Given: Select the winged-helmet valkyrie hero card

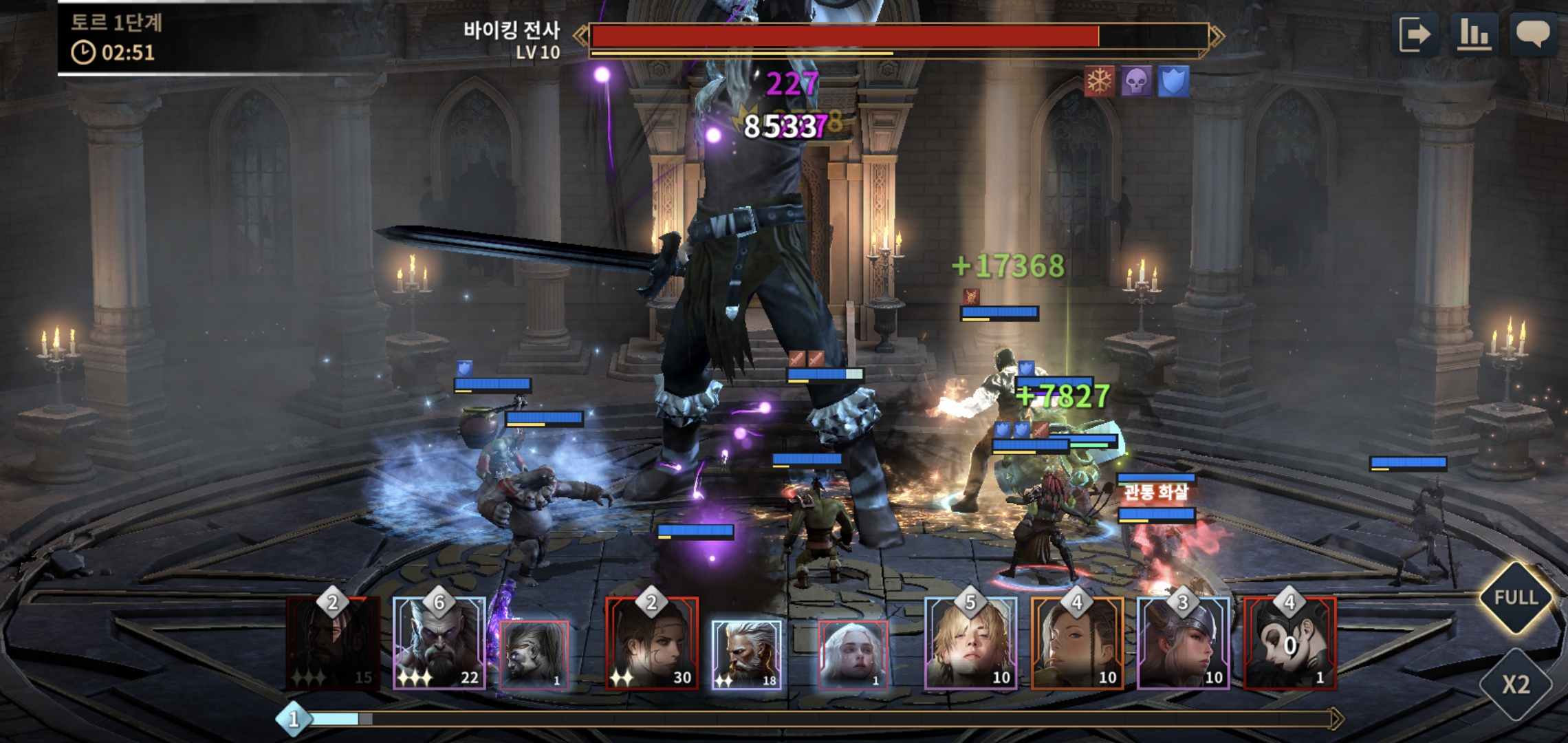Looking at the screenshot, I should [x=1183, y=644].
